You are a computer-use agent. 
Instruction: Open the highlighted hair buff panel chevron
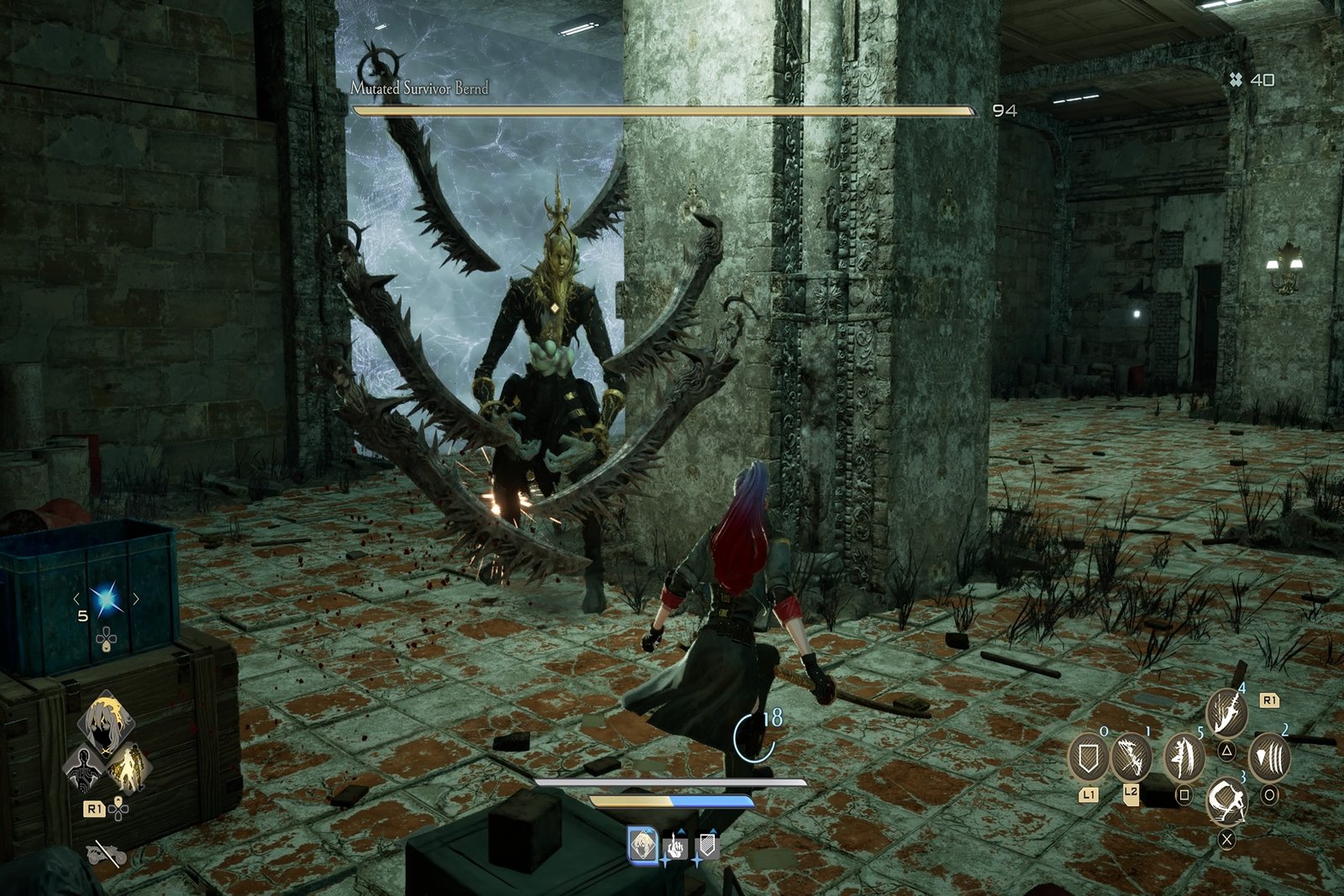point(643,846)
